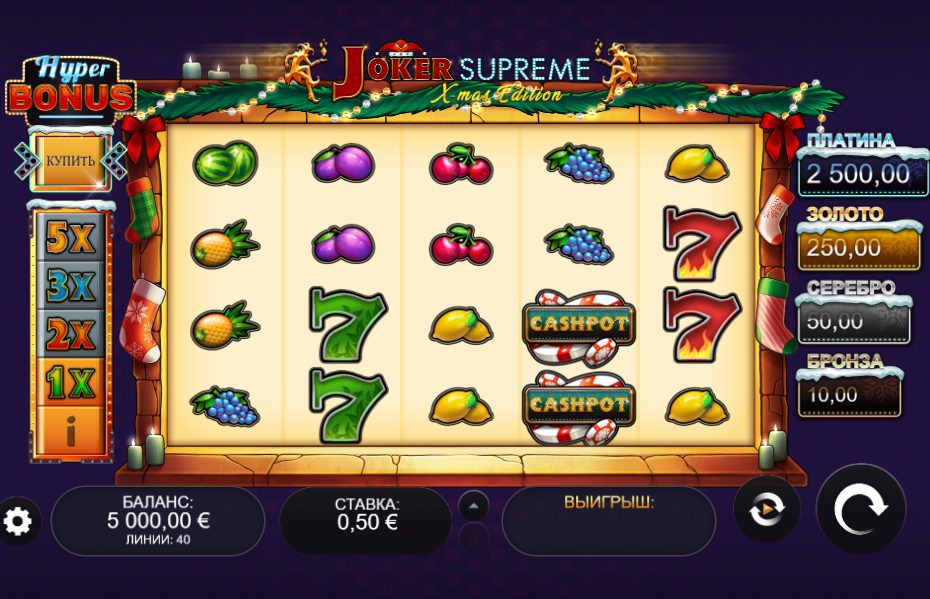The image size is (930, 599).
Task: Increase the bet with the up arrow
Action: click(474, 505)
